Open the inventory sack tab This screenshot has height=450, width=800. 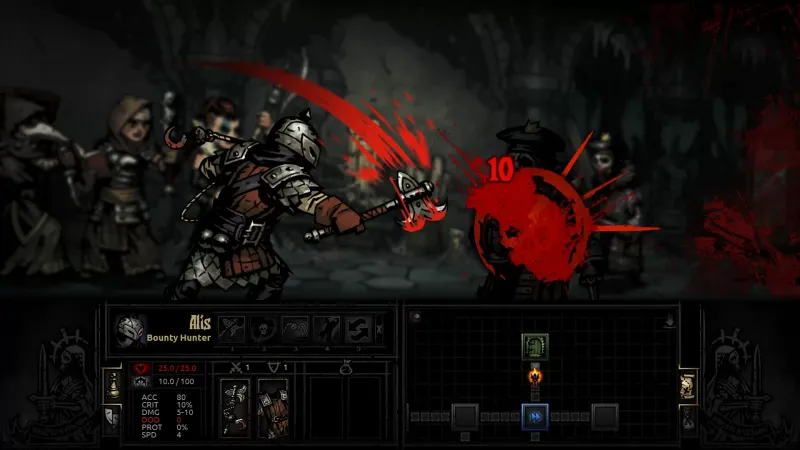pyautogui.click(x=688, y=416)
